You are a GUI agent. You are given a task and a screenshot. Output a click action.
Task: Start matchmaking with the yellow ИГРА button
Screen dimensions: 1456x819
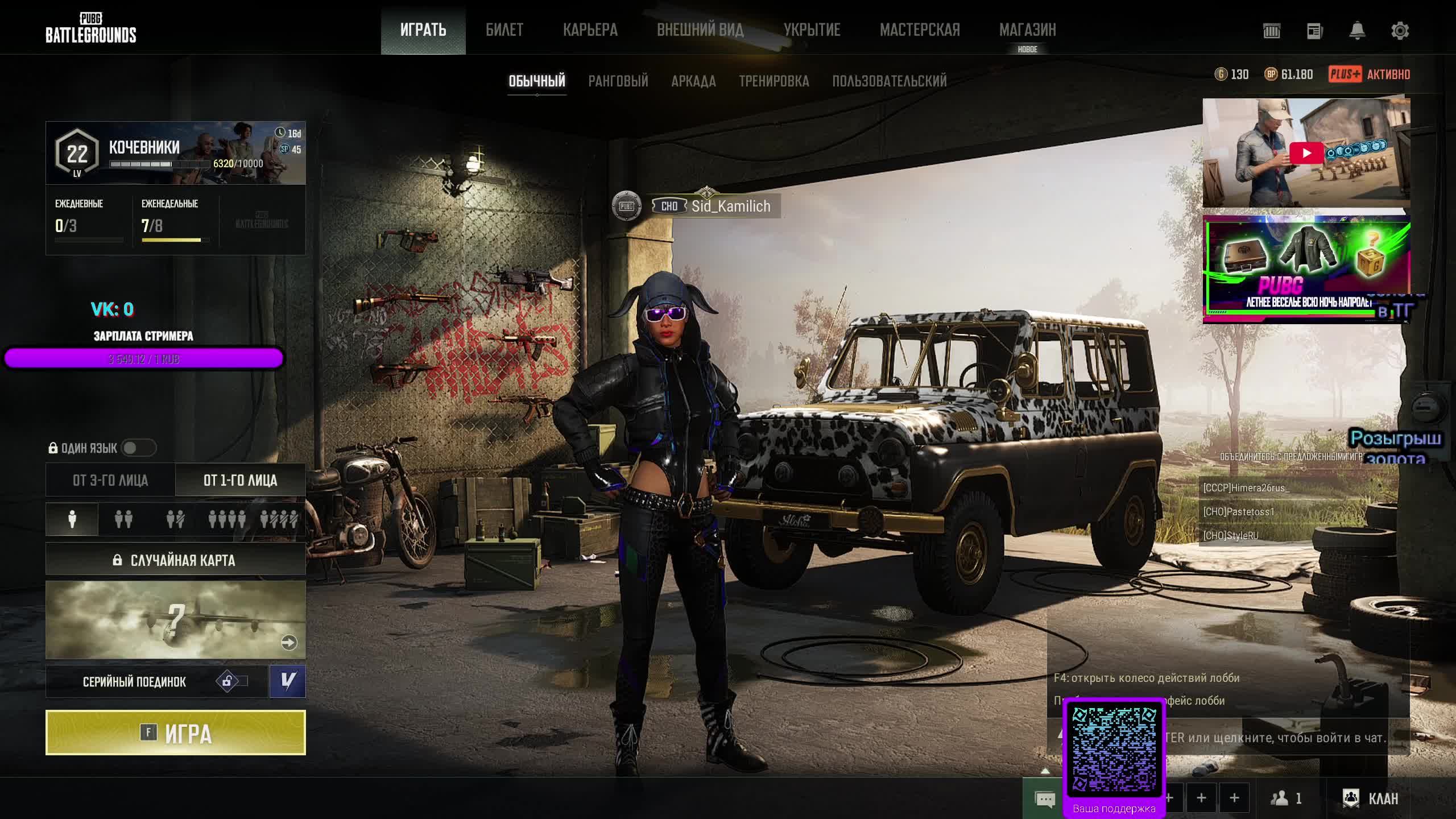click(175, 733)
